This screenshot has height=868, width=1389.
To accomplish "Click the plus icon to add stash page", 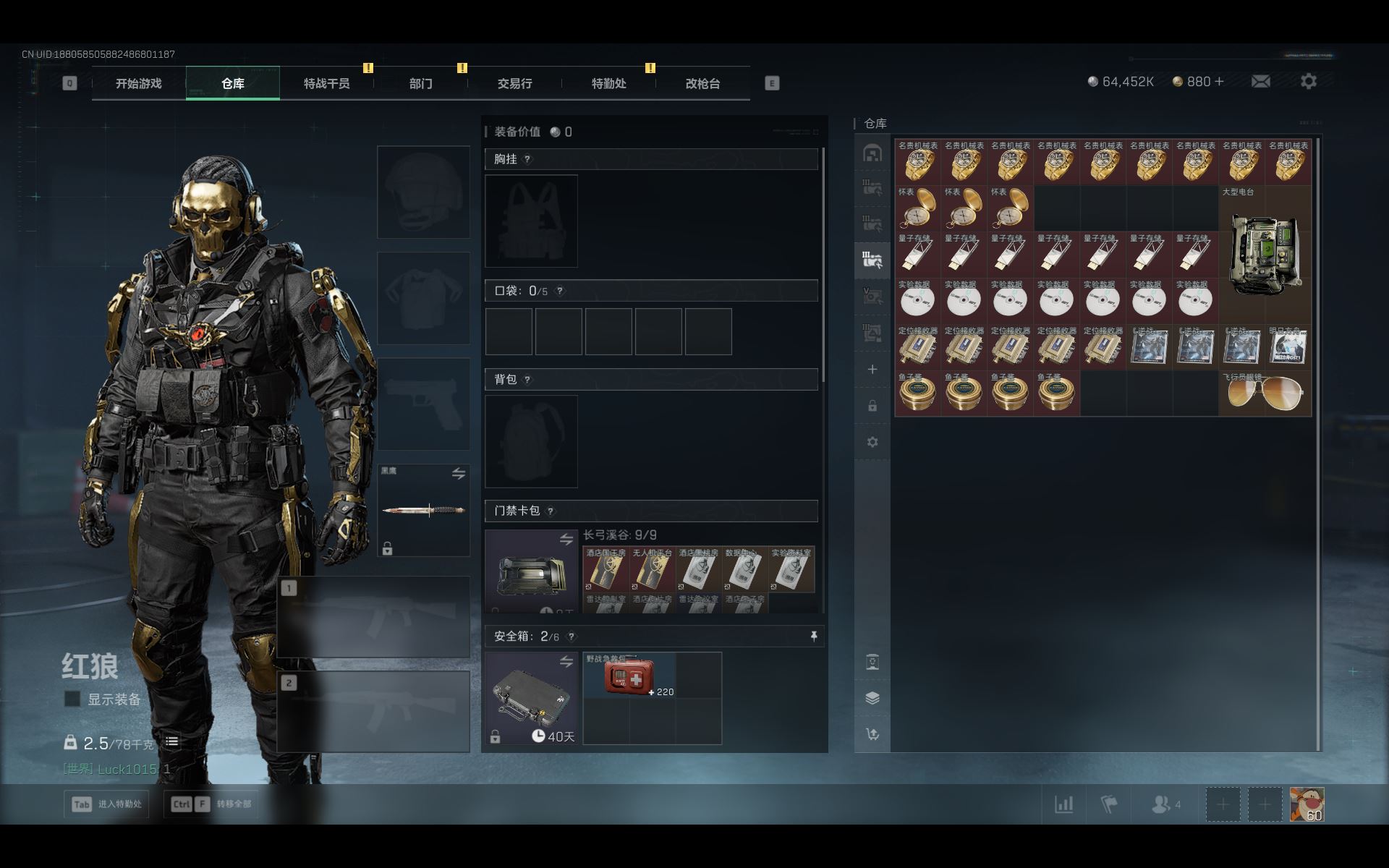I will tap(872, 370).
